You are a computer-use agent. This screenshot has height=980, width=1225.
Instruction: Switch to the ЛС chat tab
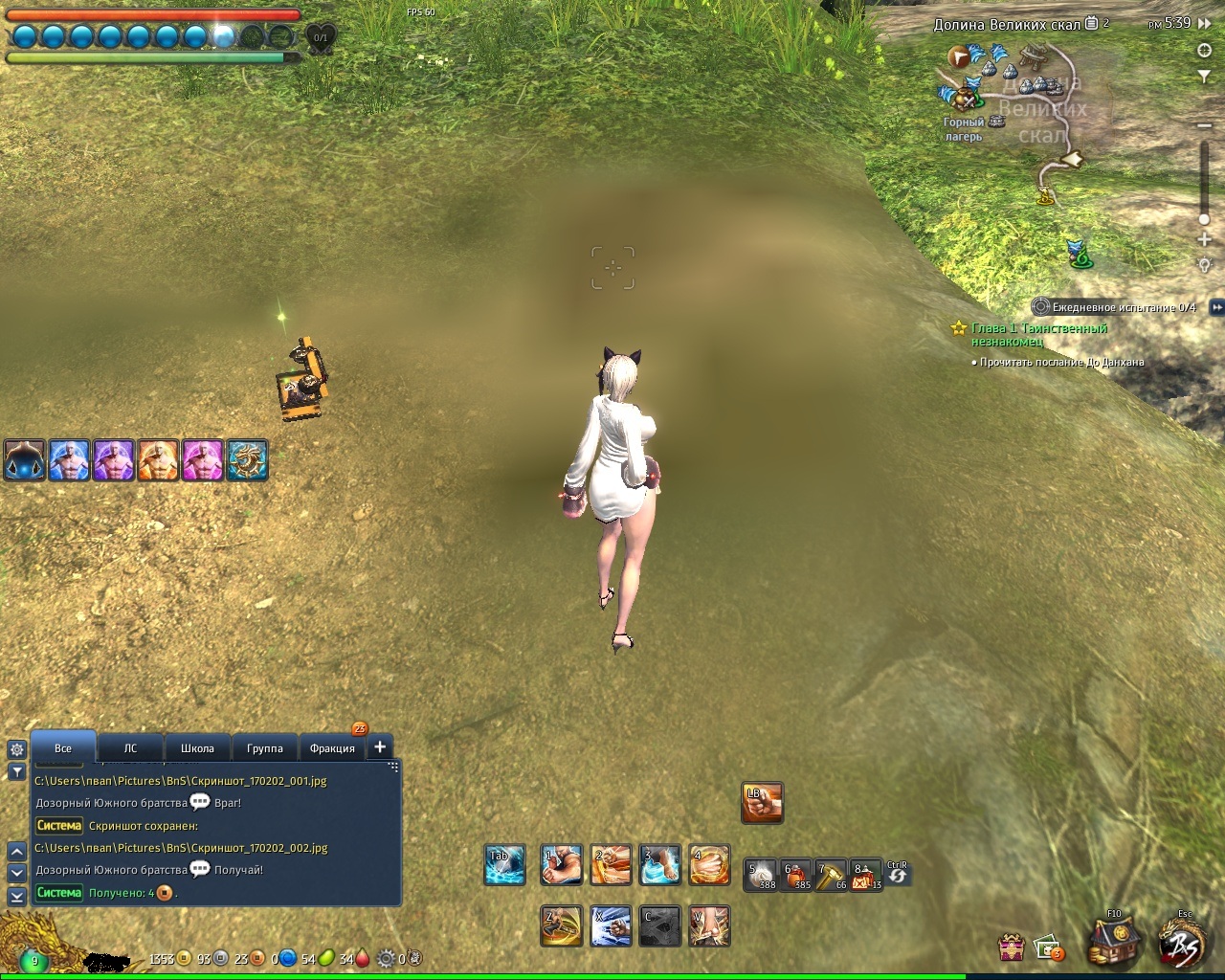(x=130, y=748)
